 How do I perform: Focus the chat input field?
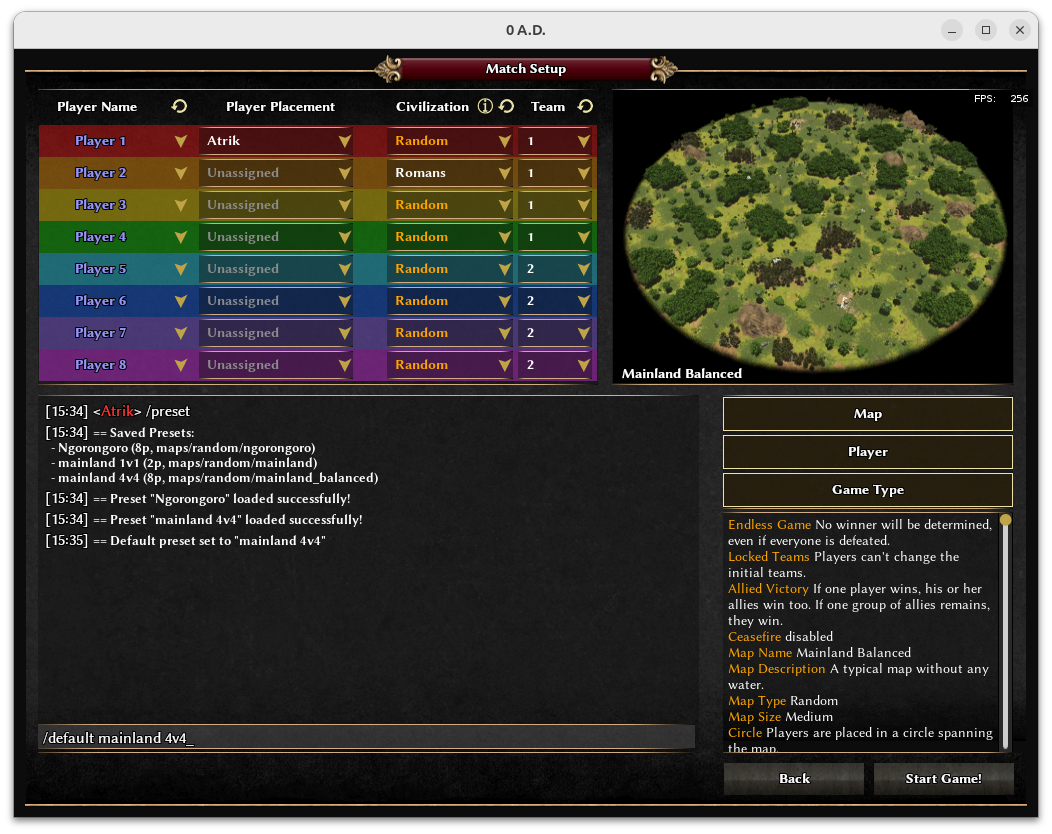(366, 738)
